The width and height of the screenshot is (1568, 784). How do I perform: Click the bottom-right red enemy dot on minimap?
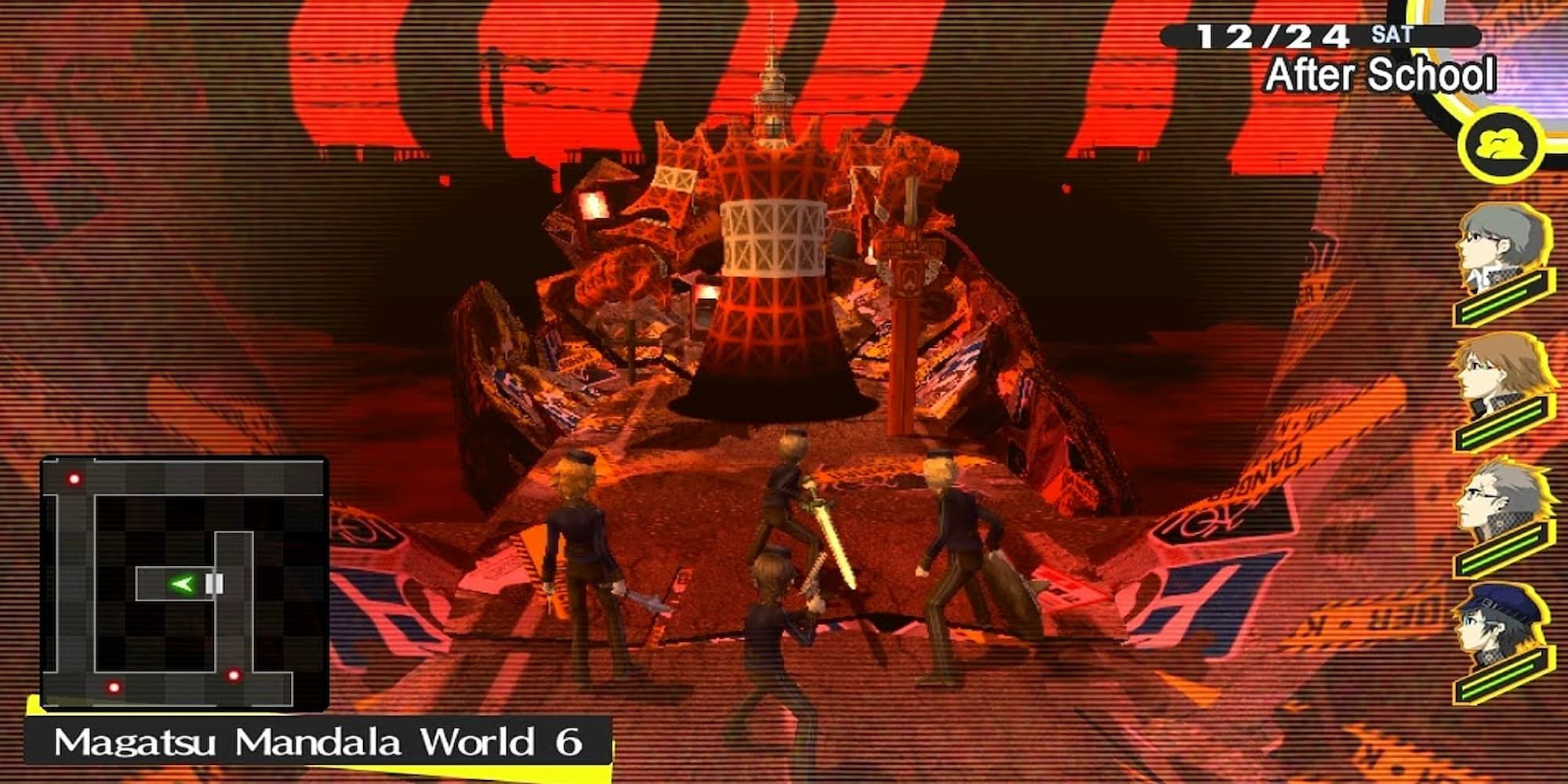point(234,676)
